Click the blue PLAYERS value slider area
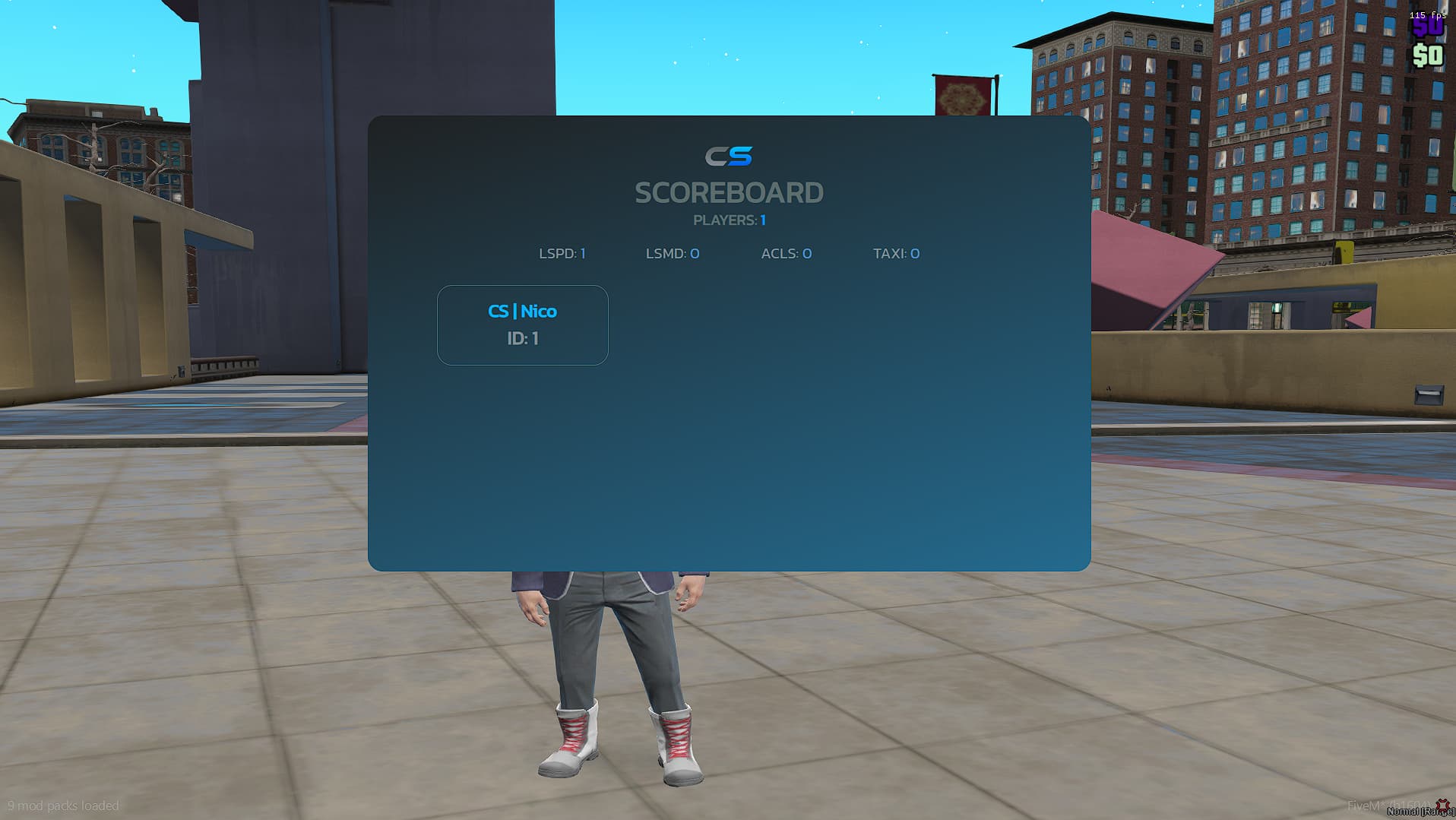The image size is (1456, 820). [x=763, y=220]
